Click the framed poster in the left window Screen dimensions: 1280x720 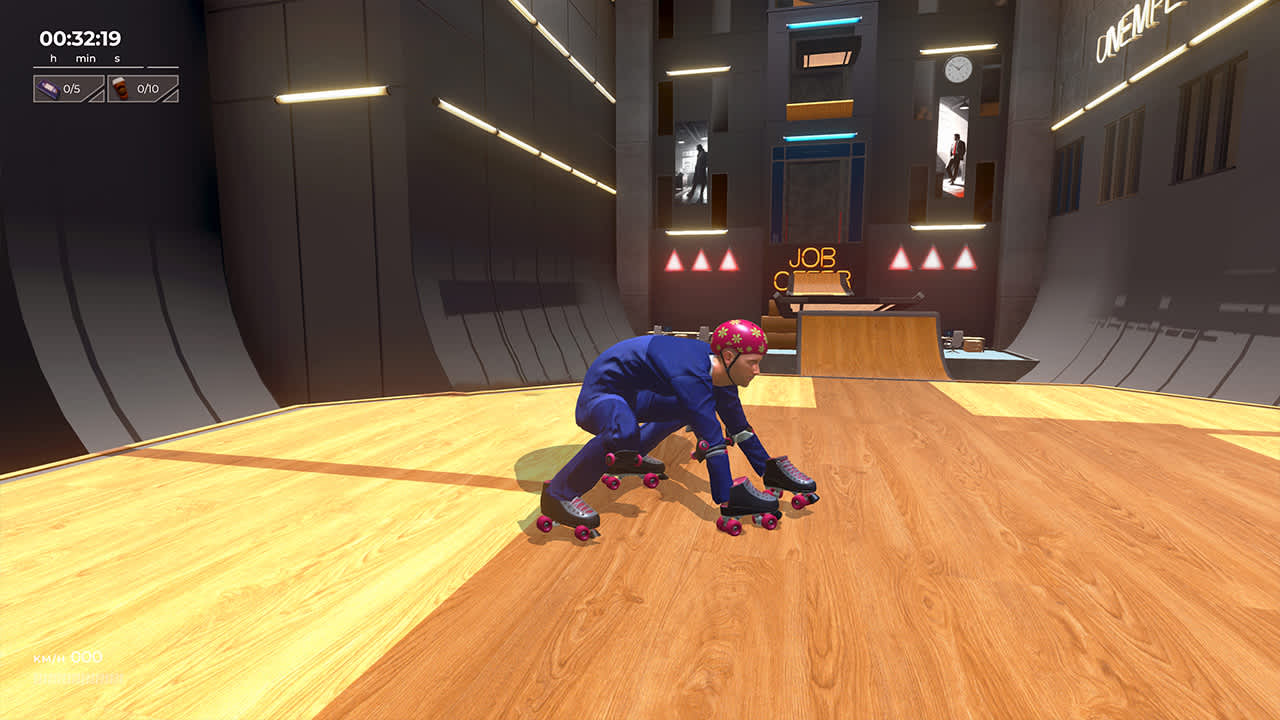693,165
